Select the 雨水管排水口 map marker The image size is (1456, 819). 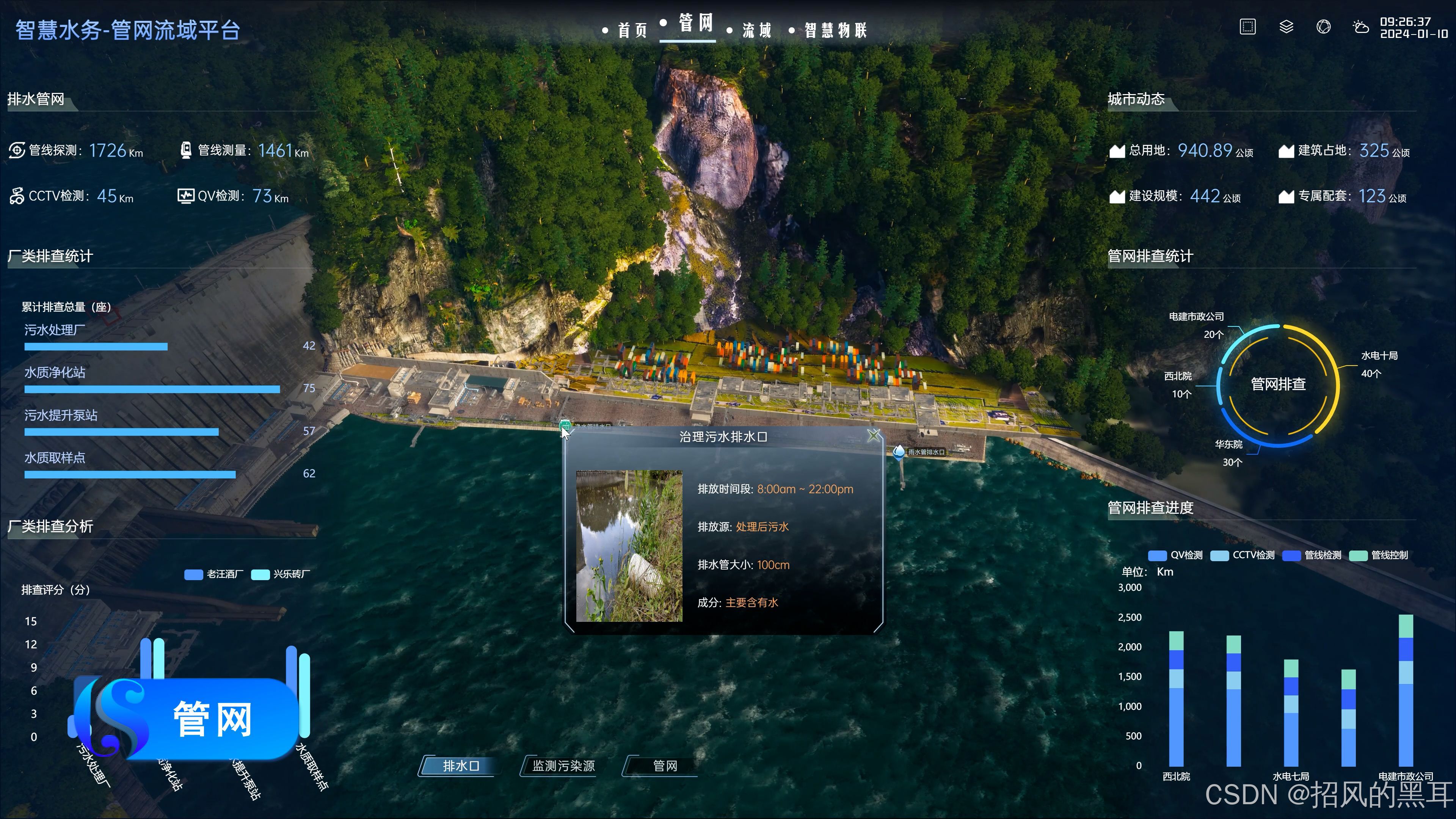[899, 452]
